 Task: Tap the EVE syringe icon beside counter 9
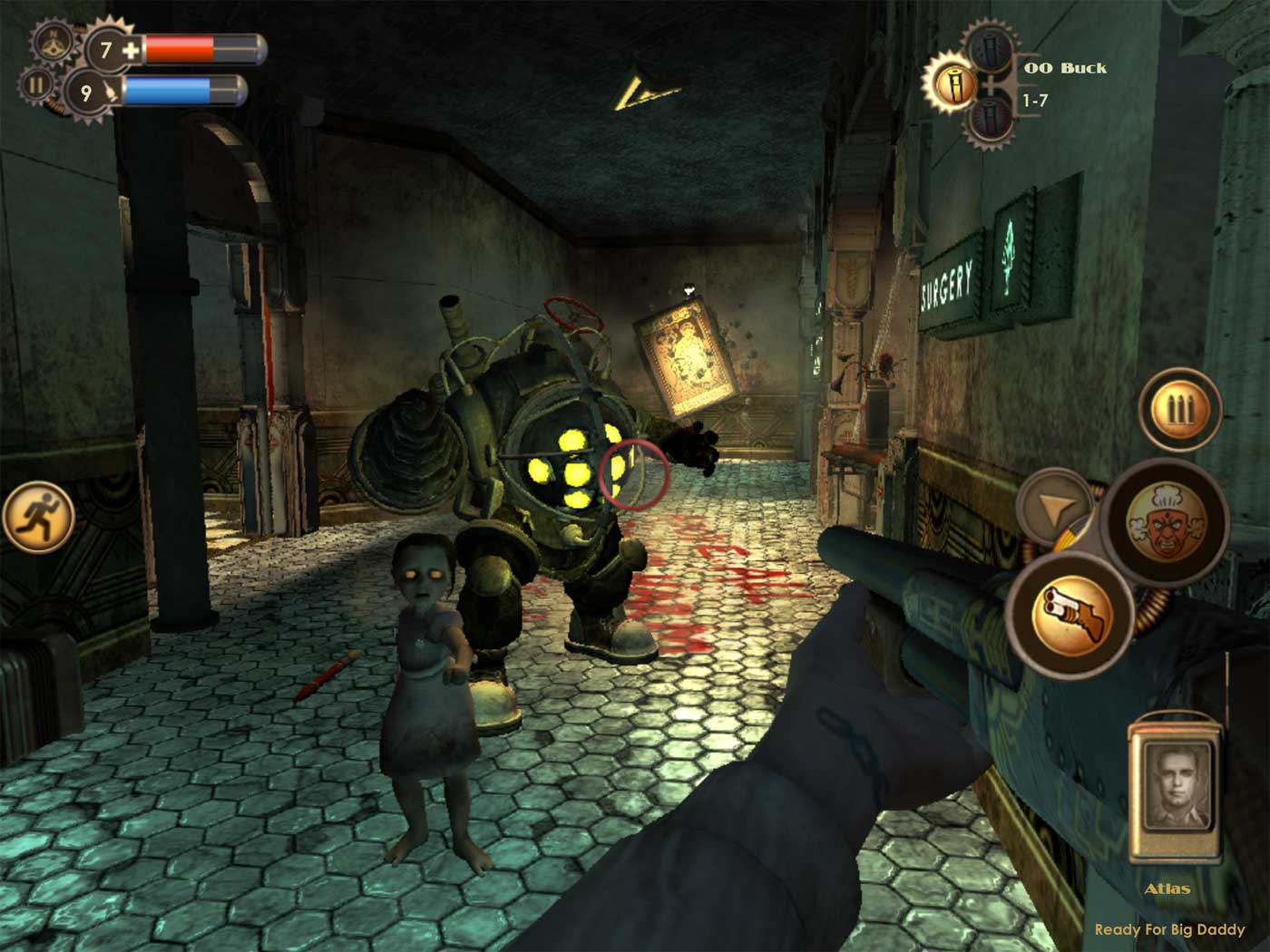pos(112,91)
